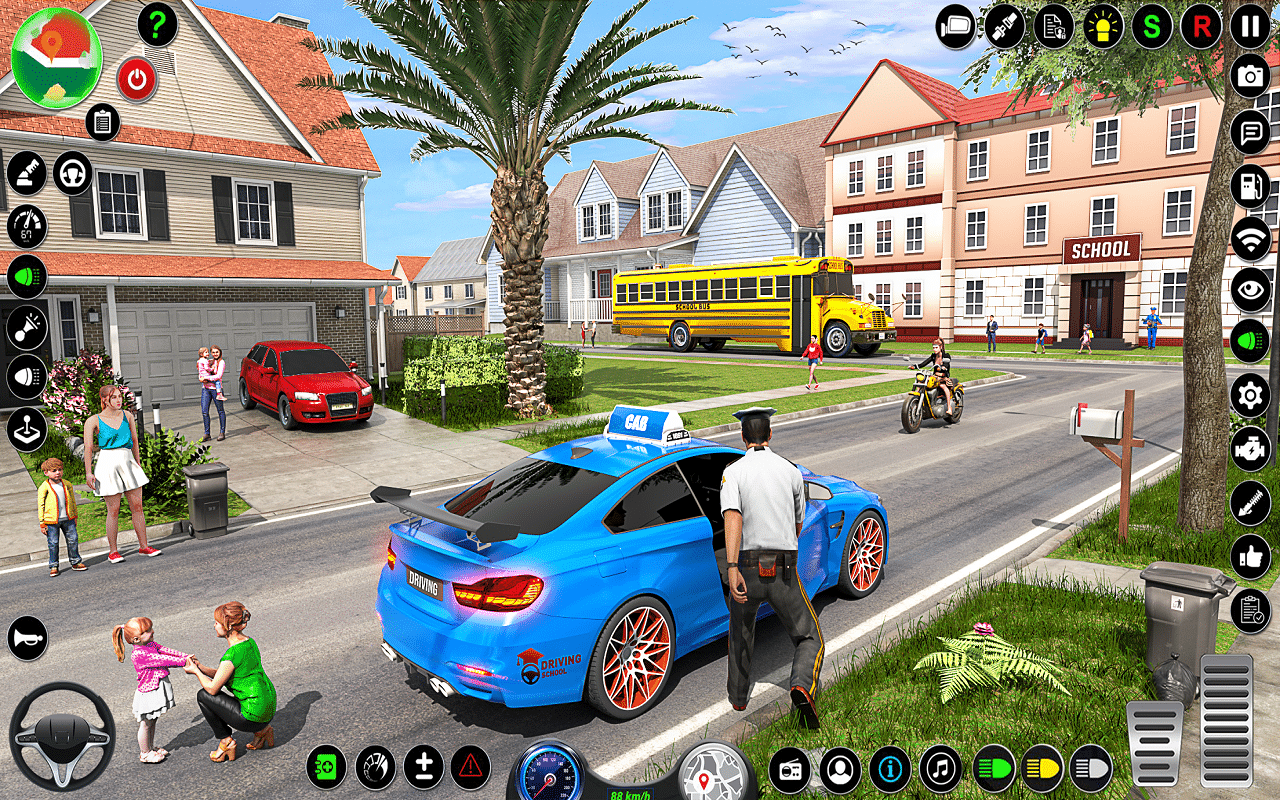This screenshot has width=1280, height=800.
Task: Fasten the seatbelt icon
Action: 1004,26
